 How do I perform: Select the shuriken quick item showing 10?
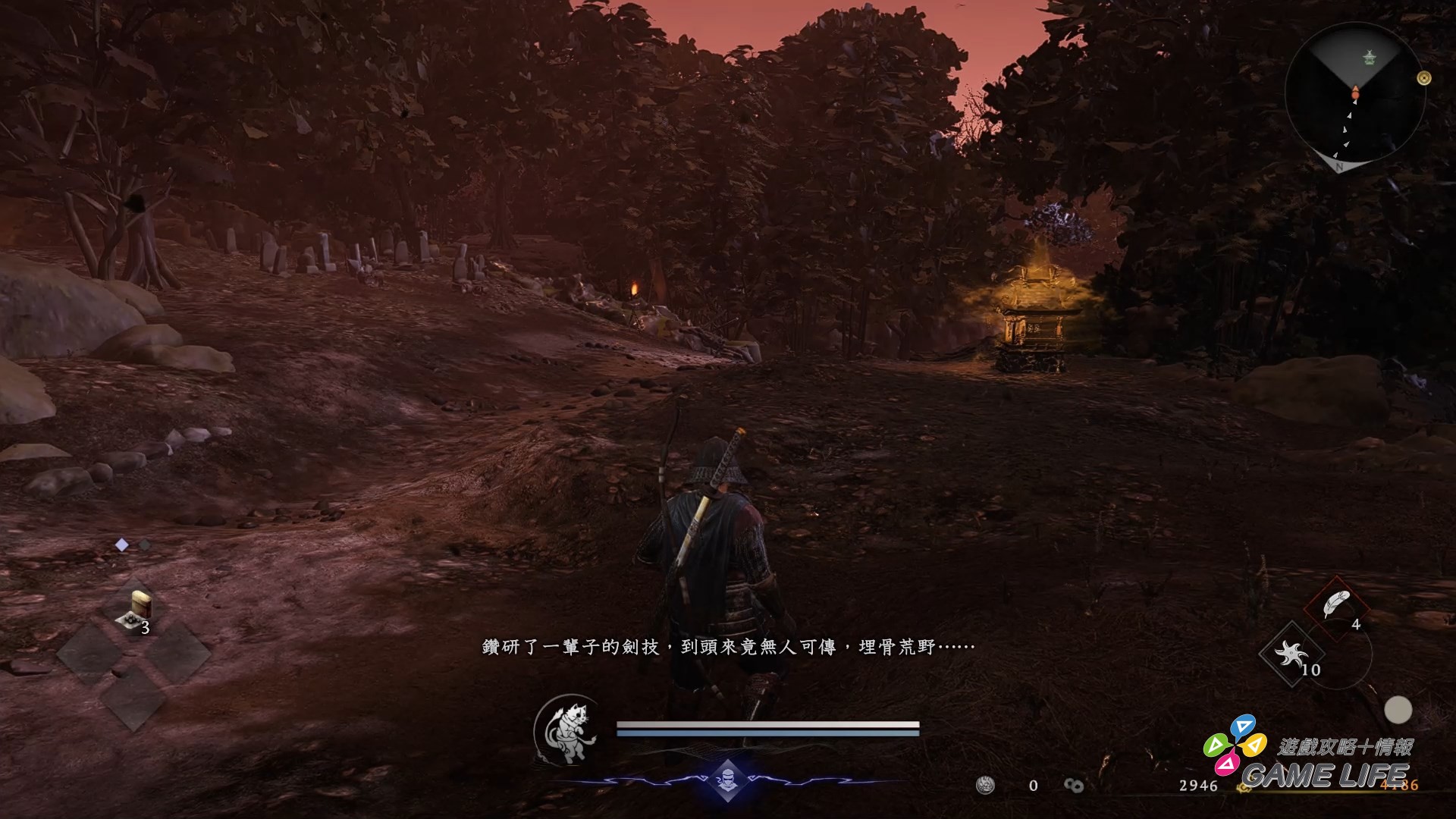coord(1291,653)
